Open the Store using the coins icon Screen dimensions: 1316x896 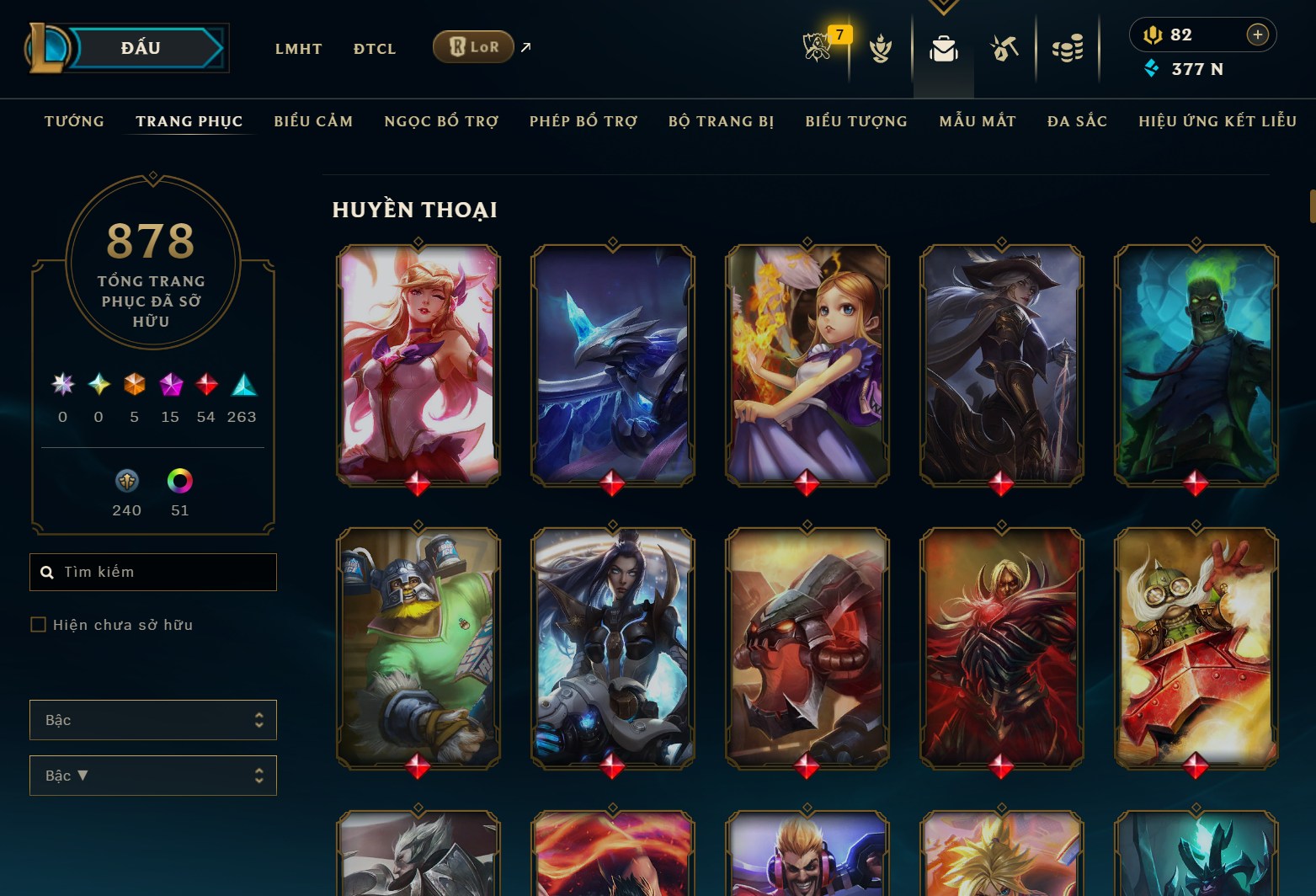1068,49
